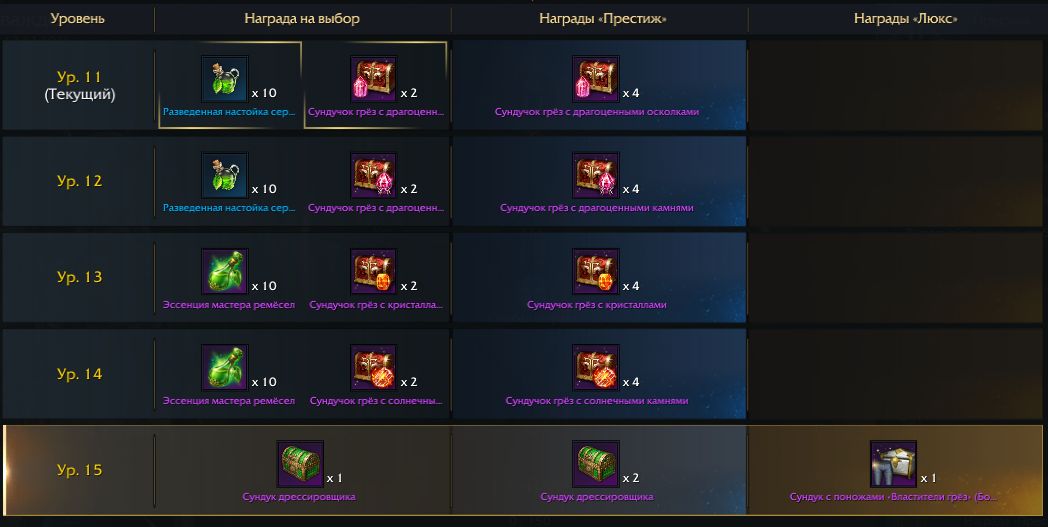Select level 13 x2 dream chest with crystals

pos(374,272)
